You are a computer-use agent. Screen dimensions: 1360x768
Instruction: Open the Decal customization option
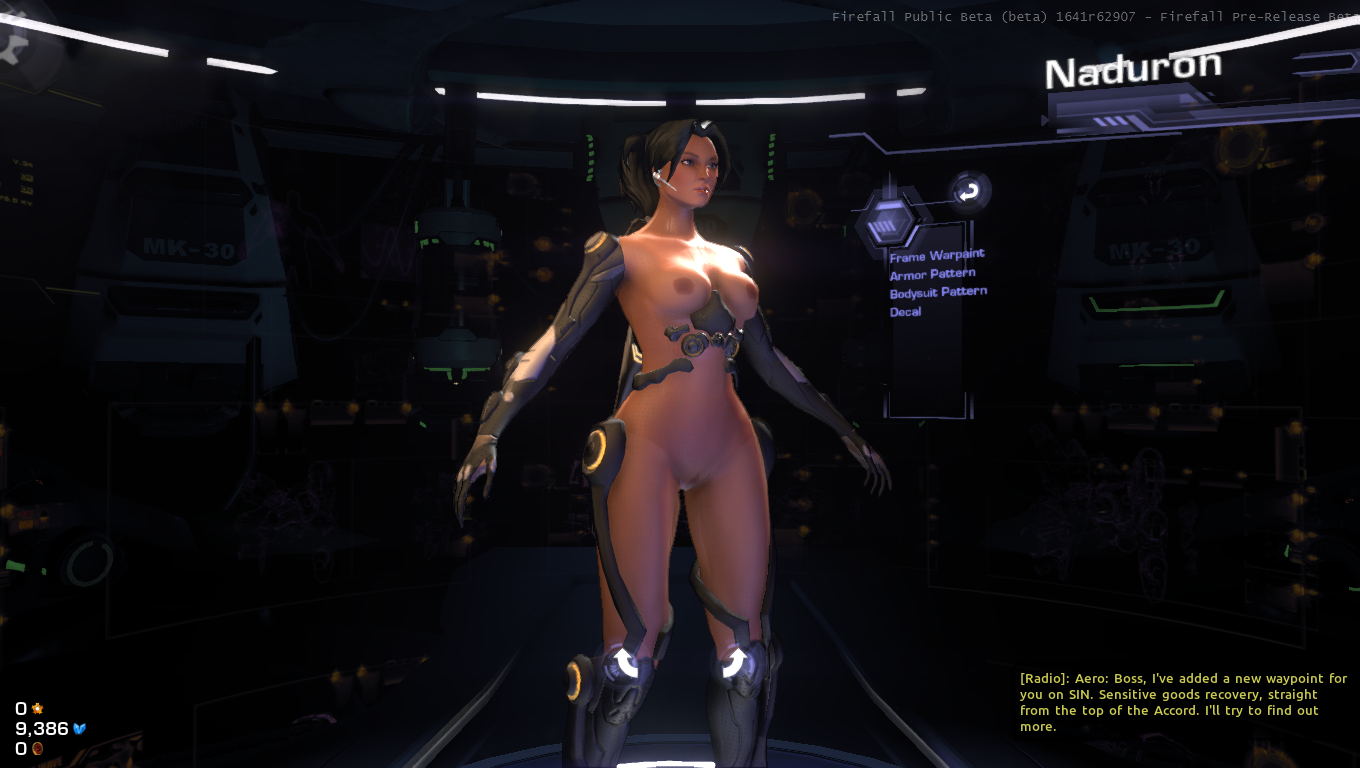point(905,312)
